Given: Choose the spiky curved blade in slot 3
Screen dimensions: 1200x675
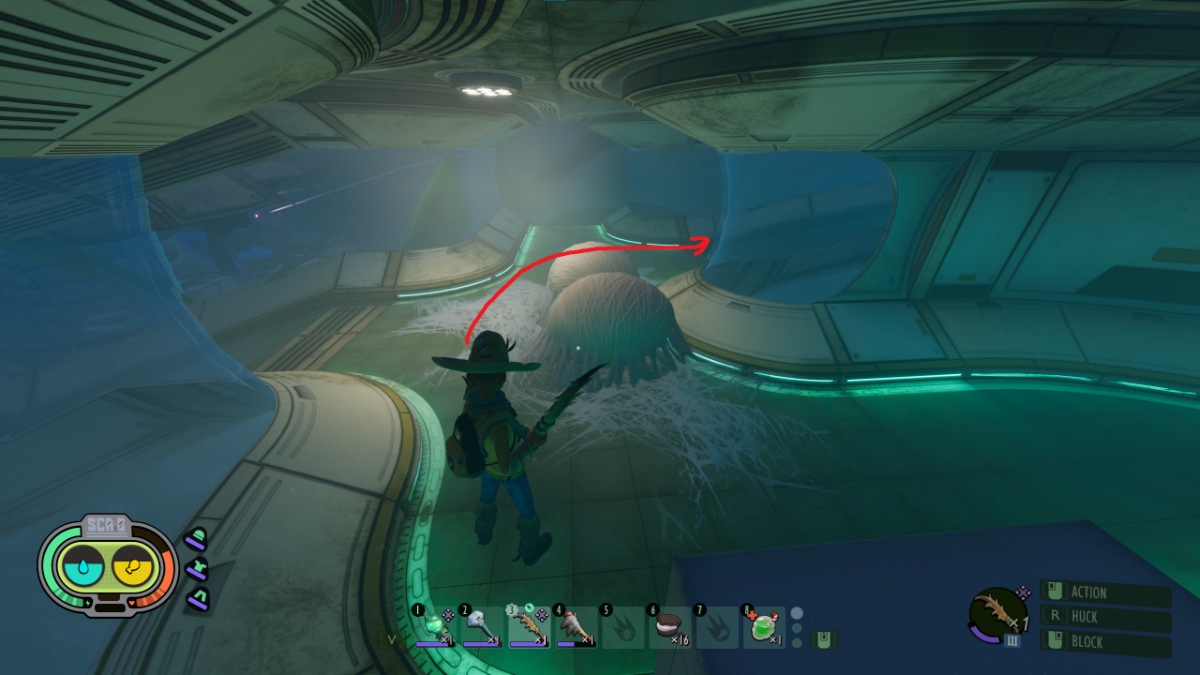Looking at the screenshot, I should [527, 626].
